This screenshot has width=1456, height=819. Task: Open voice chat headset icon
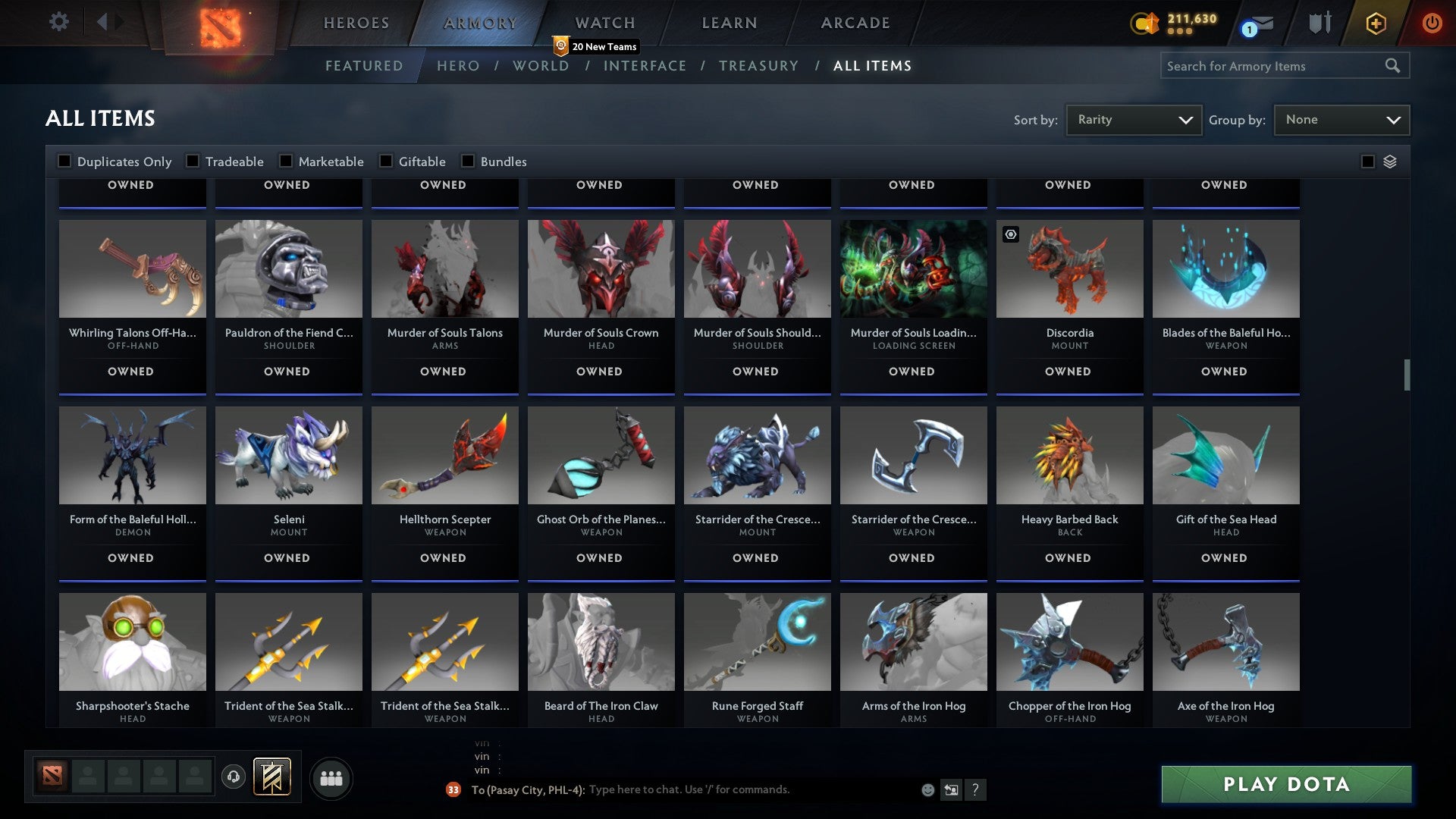click(233, 778)
